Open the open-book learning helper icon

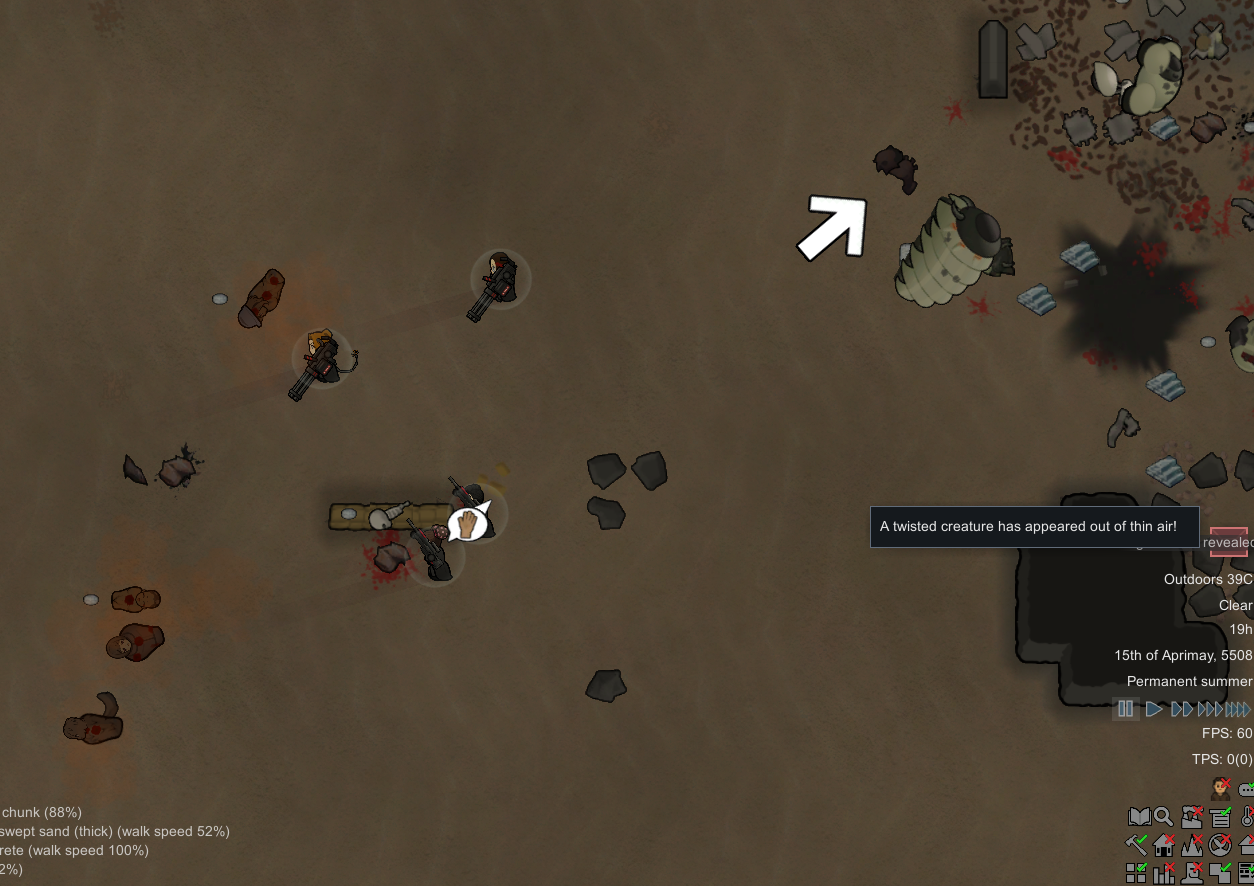coord(1138,818)
